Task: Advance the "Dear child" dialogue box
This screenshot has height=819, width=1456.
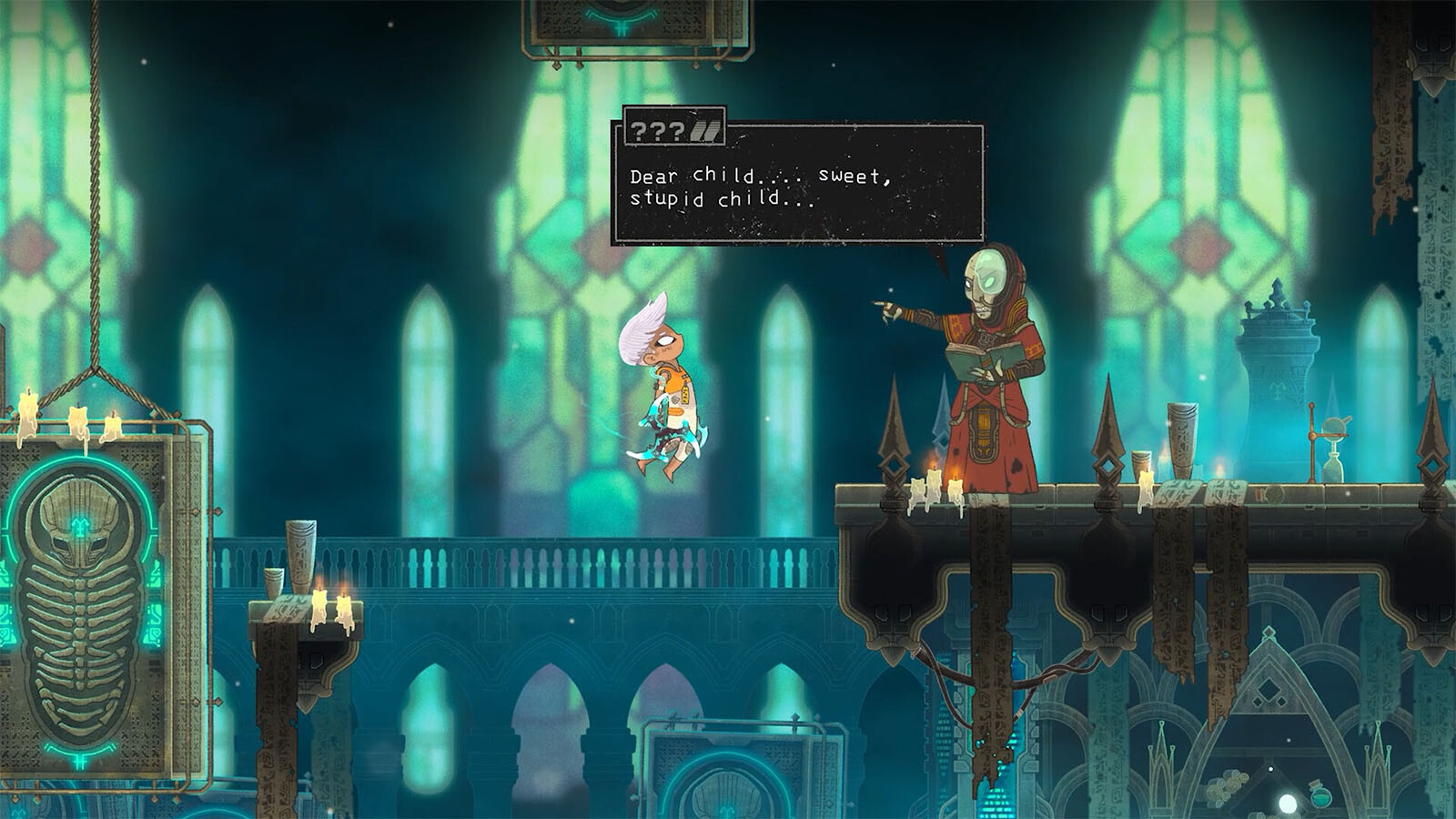Action: click(798, 187)
